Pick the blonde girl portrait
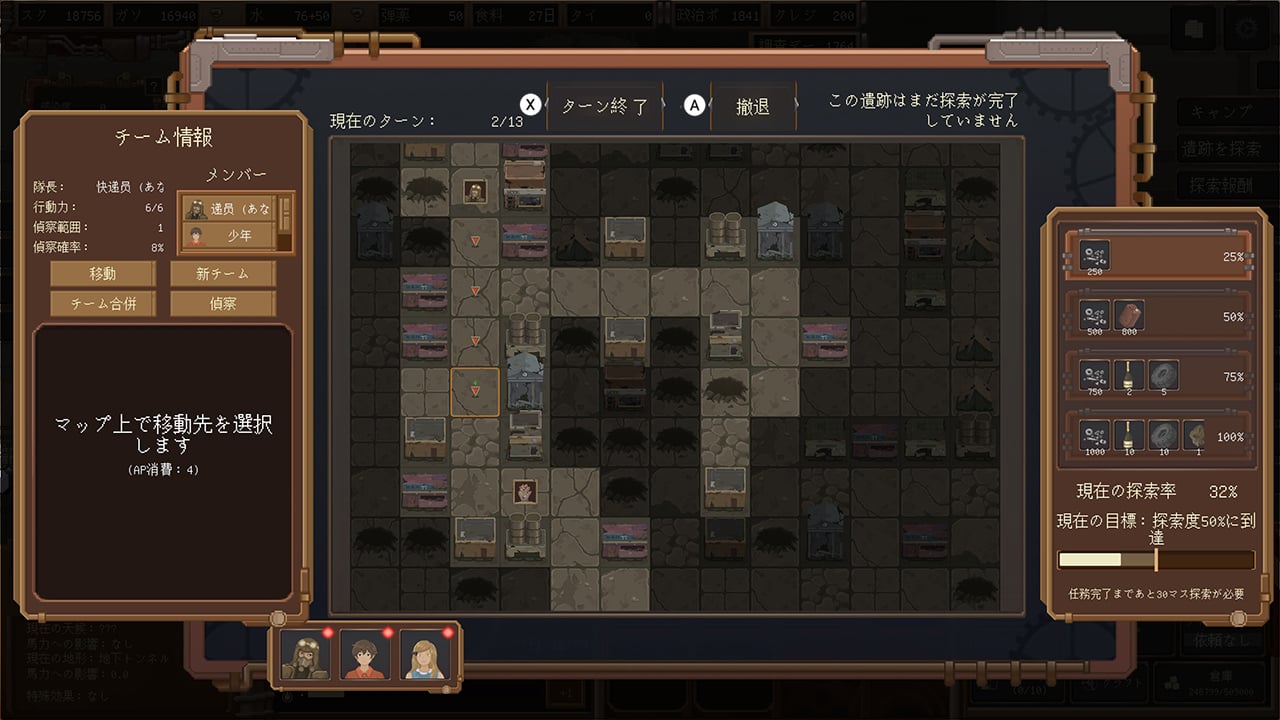This screenshot has height=720, width=1280. point(424,656)
